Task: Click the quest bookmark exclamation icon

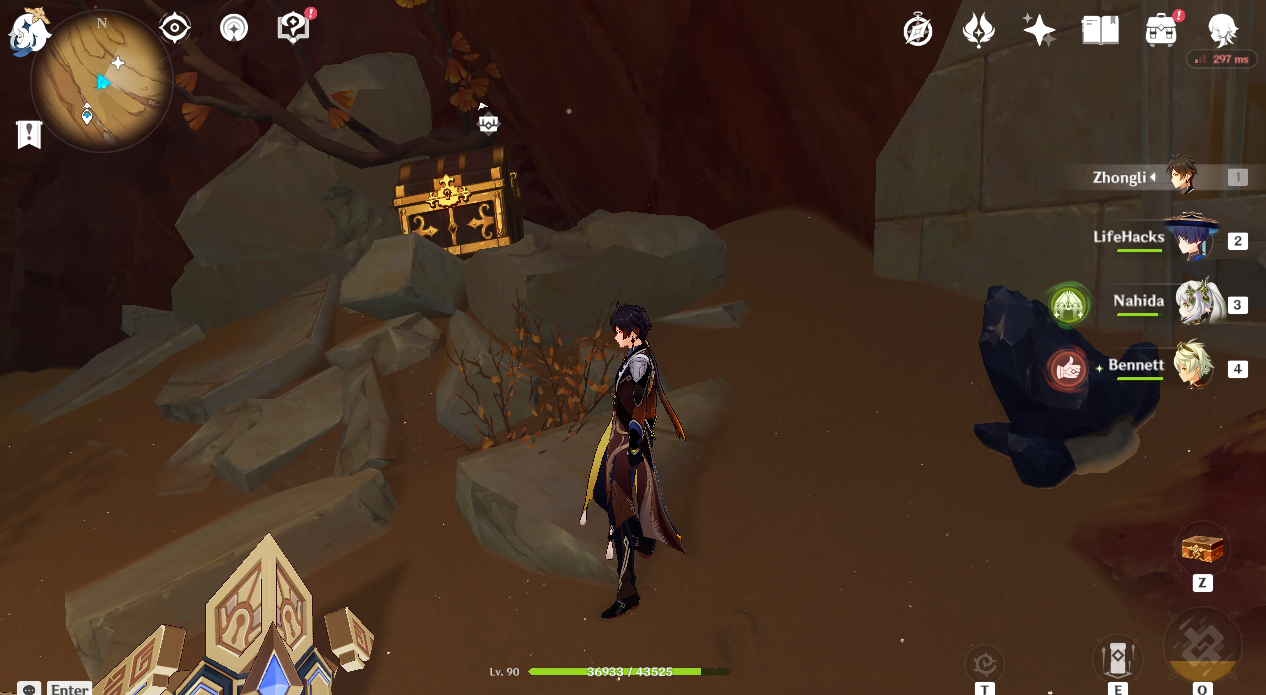Action: point(29,134)
